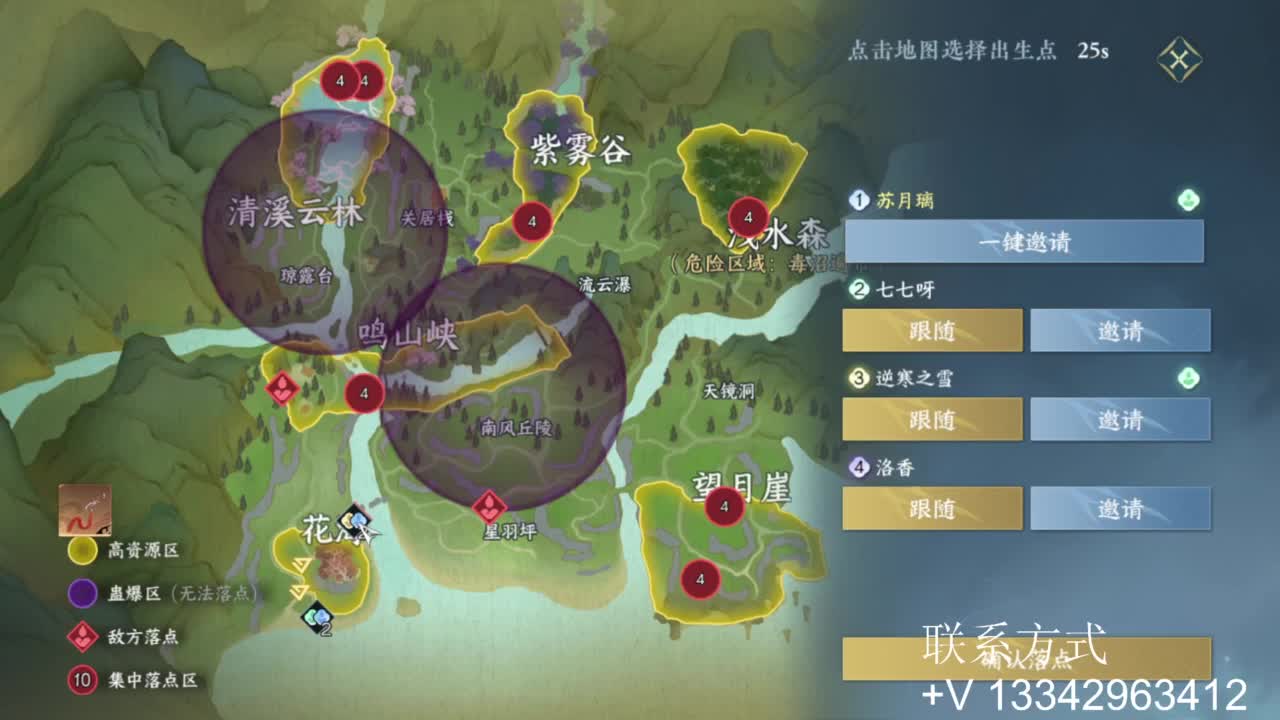Click the enemy landing point marker at 星羽坪

pos(487,506)
